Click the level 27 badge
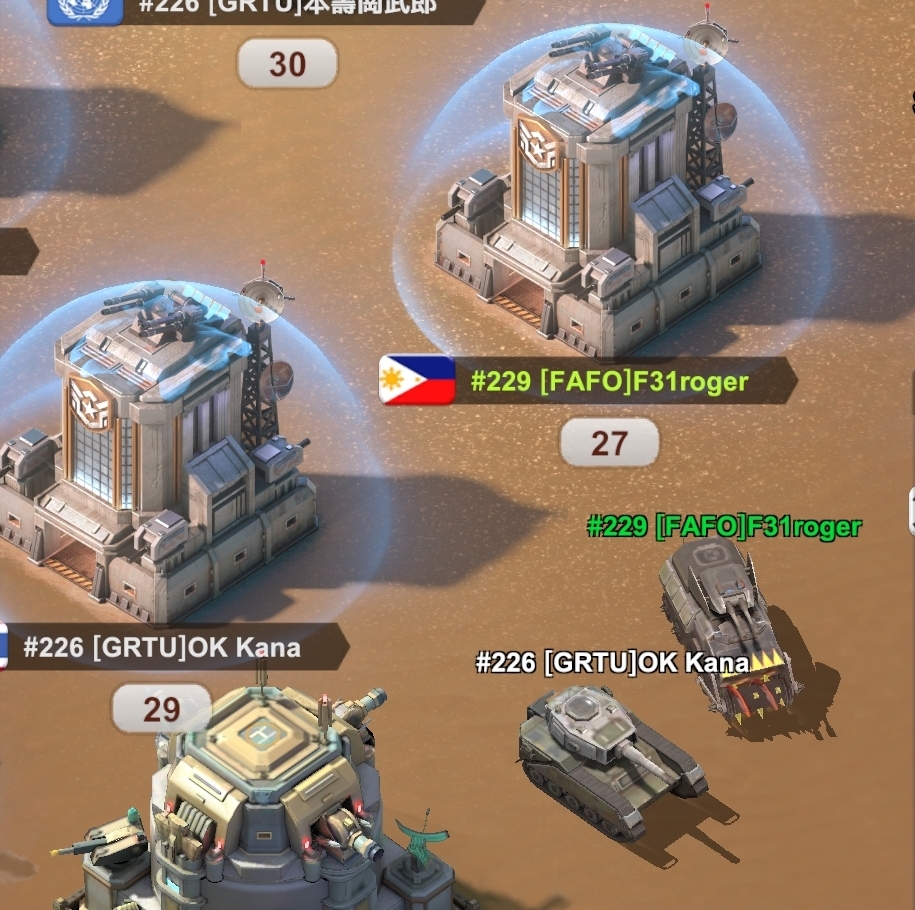Screen dimensions: 915x910 point(609,442)
